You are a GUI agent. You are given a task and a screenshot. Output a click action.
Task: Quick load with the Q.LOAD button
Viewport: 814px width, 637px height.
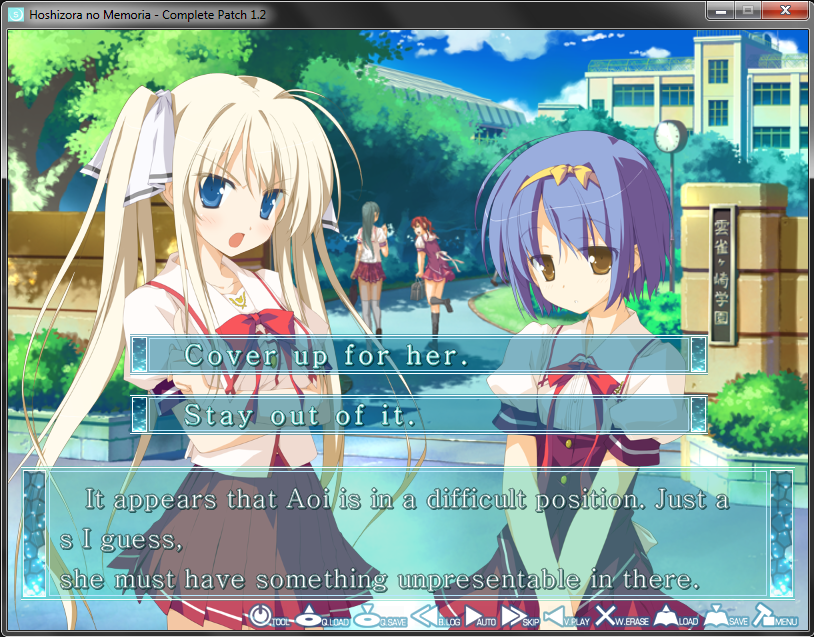click(320, 618)
